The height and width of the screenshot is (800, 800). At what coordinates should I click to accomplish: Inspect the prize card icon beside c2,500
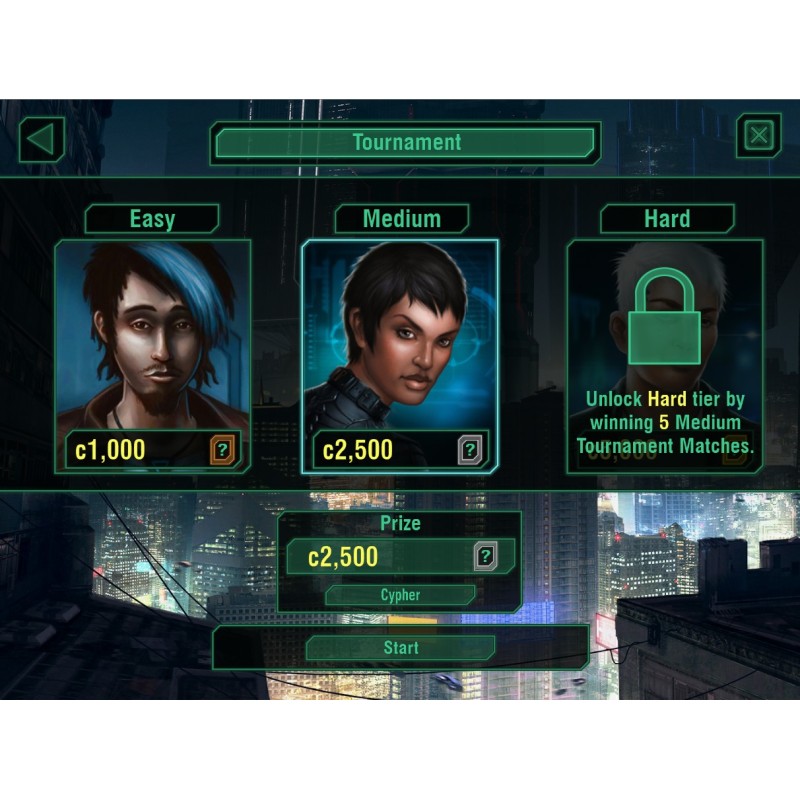coord(485,557)
